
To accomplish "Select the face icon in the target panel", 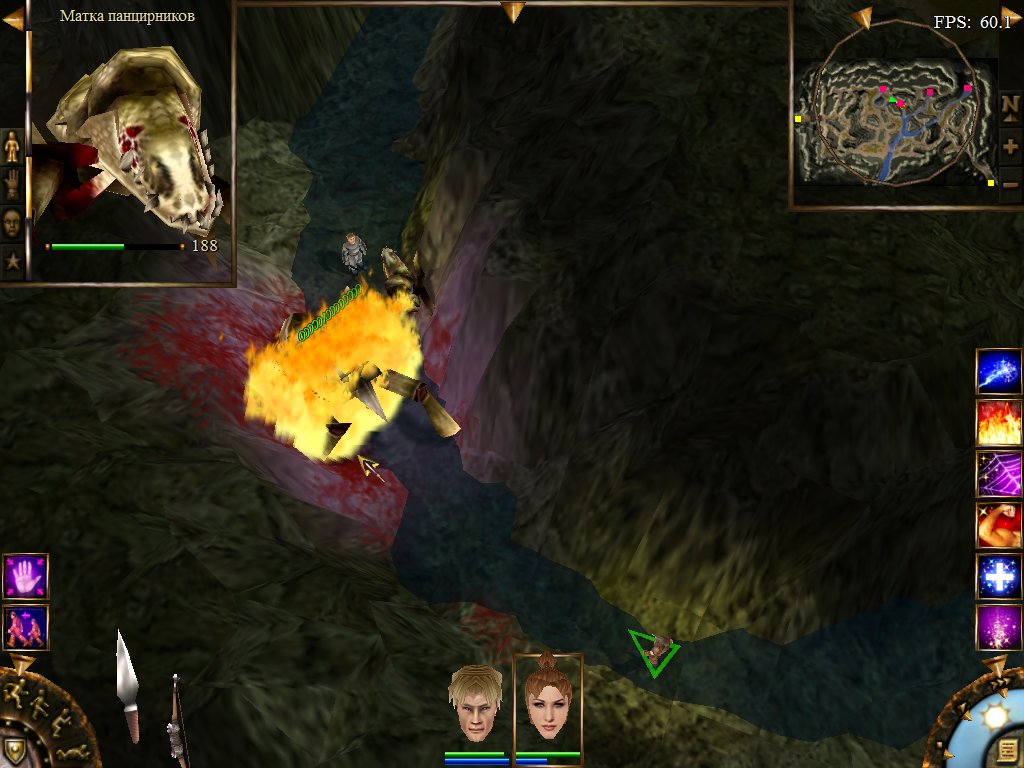I will [12, 223].
